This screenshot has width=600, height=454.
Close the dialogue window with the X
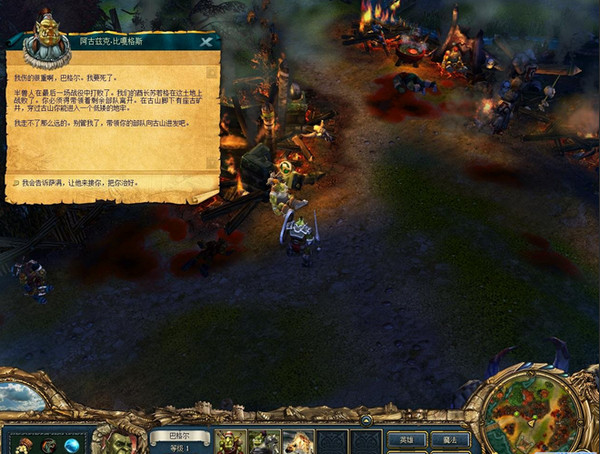[206, 42]
